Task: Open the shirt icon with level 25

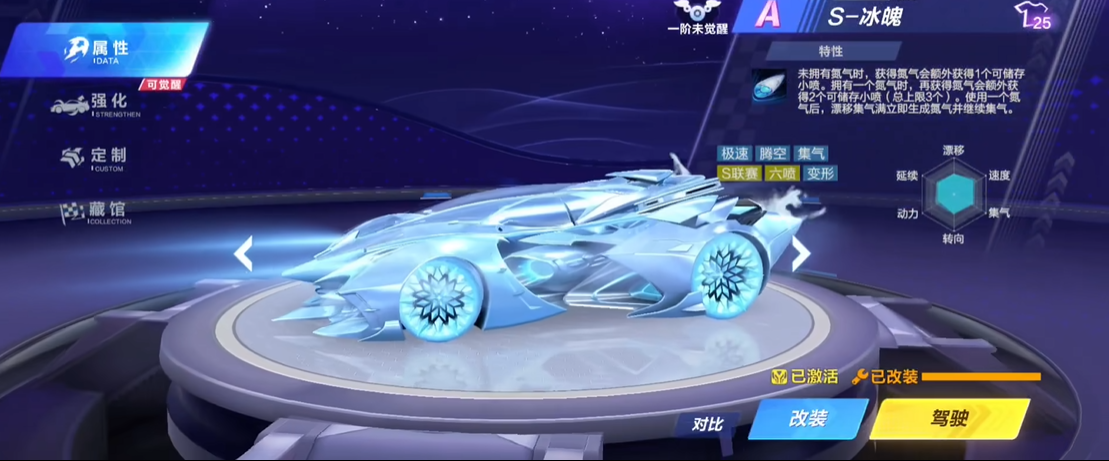Action: 1033,16
